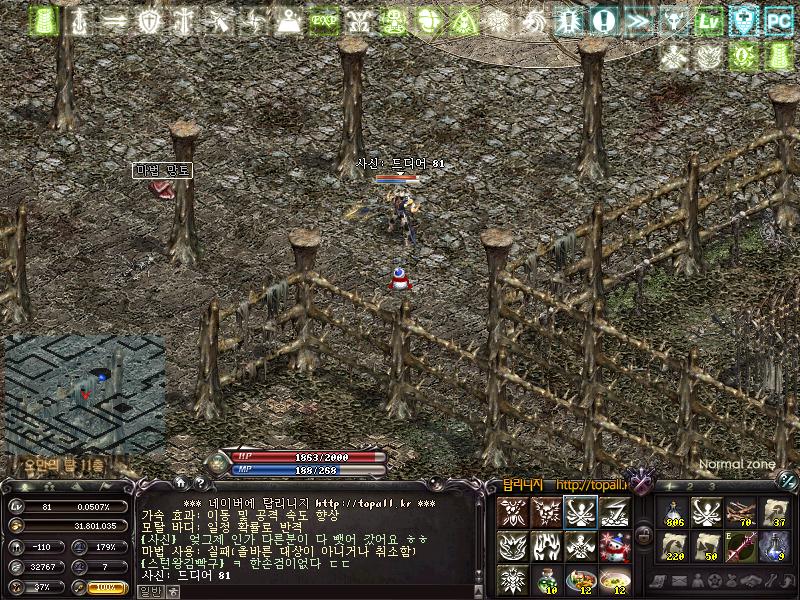Use the snowman item slot

click(615, 547)
